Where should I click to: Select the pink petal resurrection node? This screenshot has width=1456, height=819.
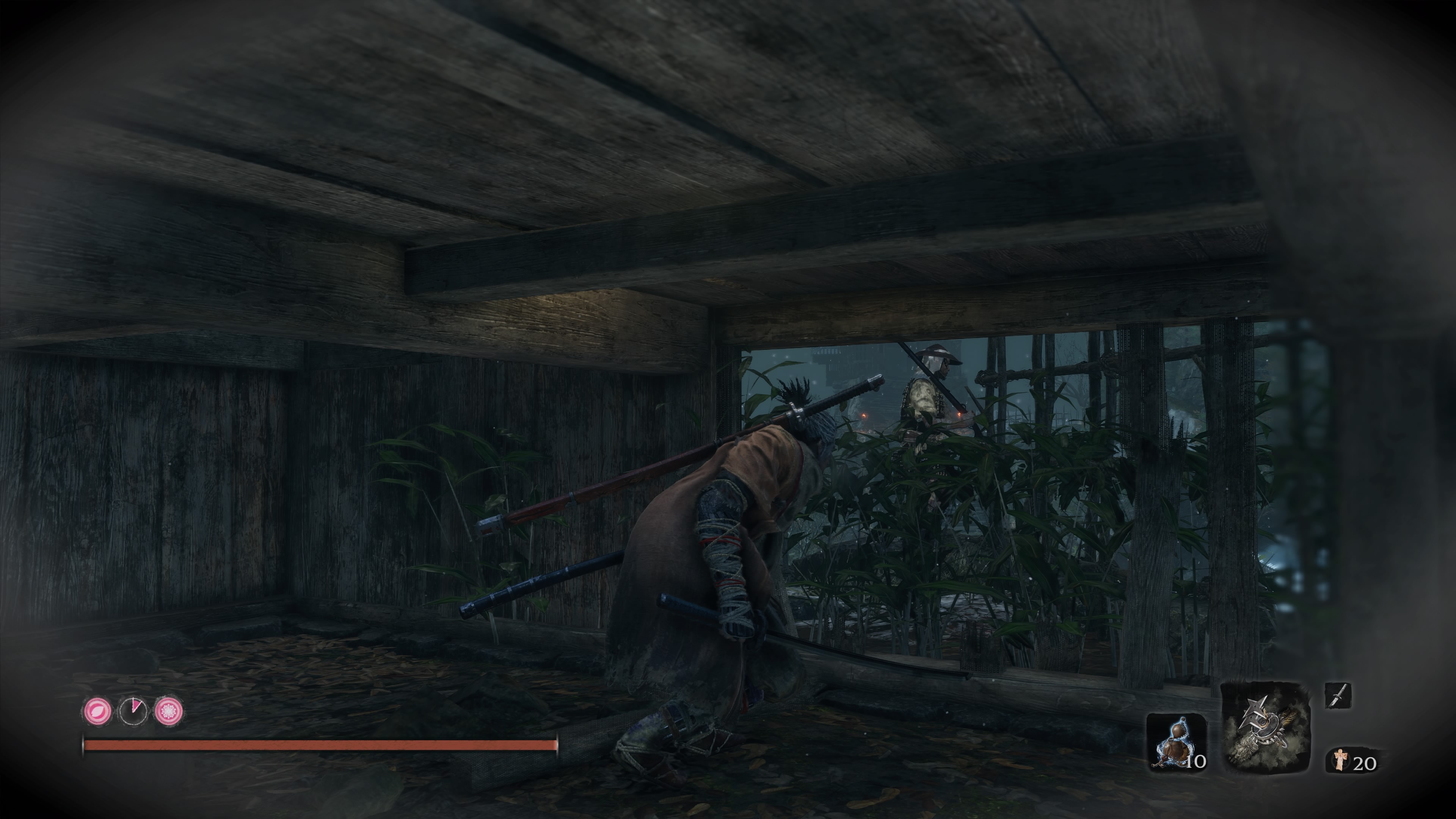point(97,711)
